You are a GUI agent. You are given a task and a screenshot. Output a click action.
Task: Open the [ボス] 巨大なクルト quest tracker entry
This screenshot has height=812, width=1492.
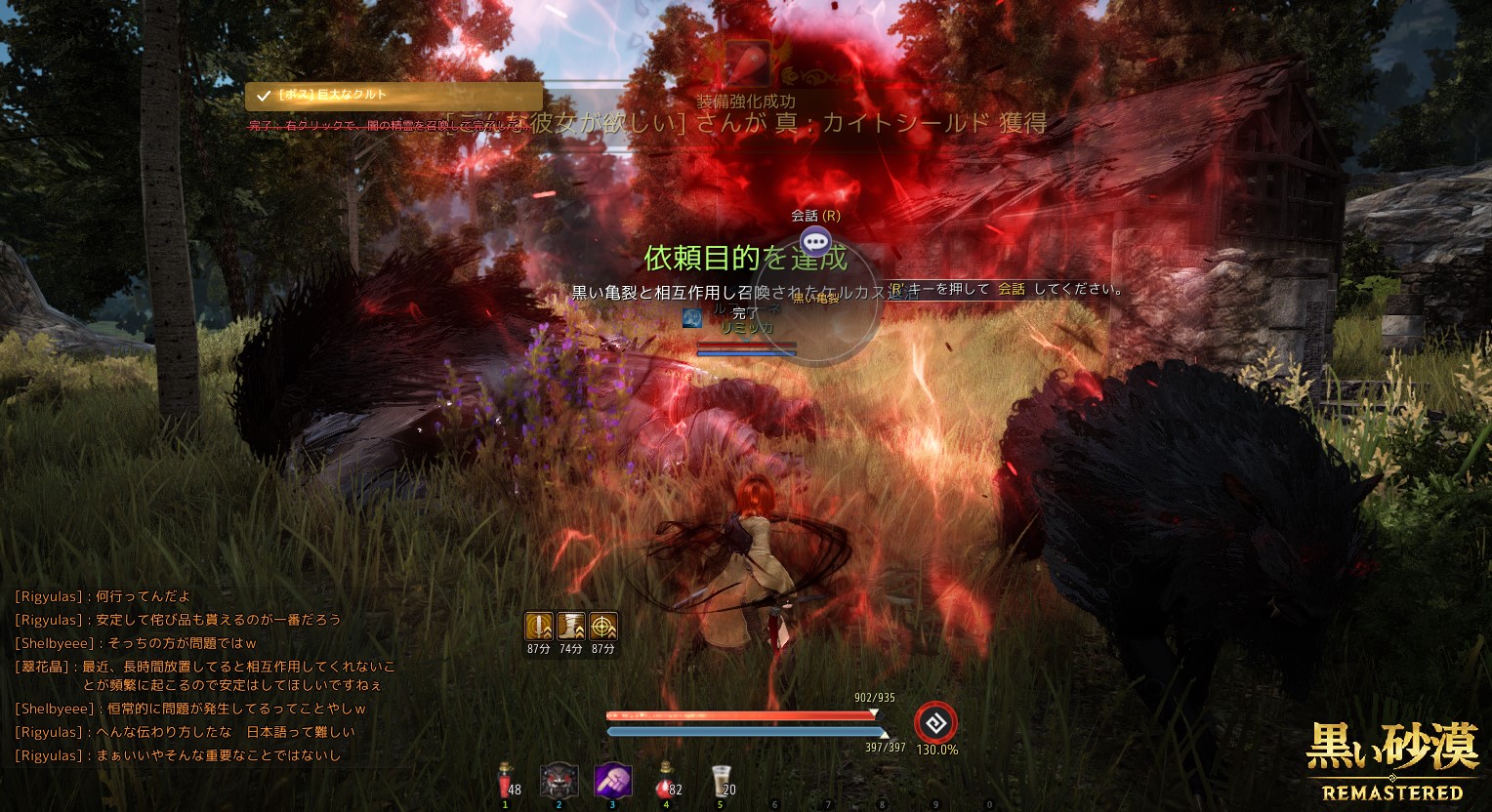(394, 96)
